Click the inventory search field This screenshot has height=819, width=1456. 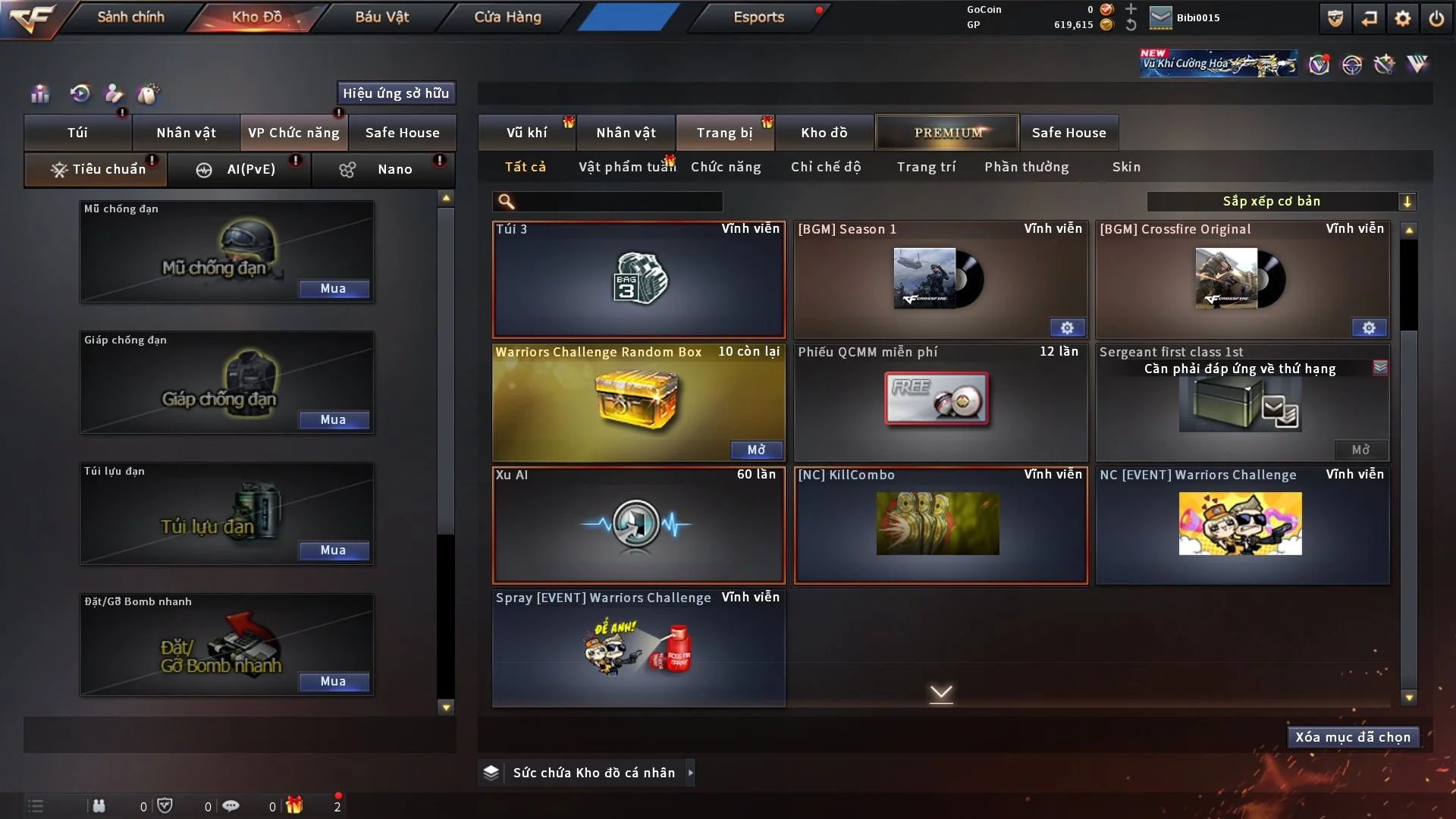tap(618, 202)
